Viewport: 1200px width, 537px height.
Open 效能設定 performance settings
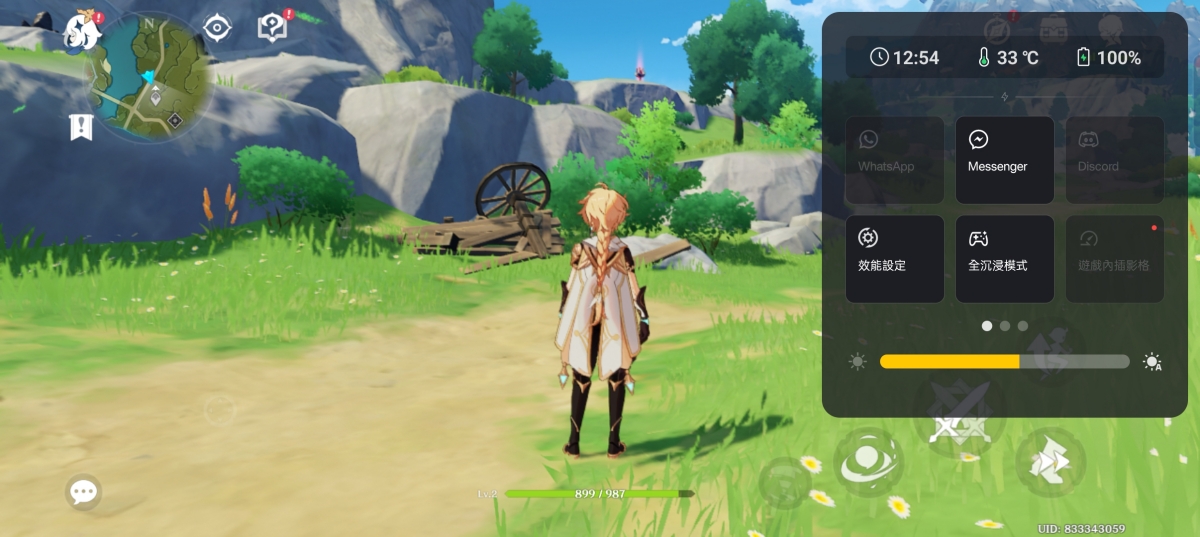894,259
